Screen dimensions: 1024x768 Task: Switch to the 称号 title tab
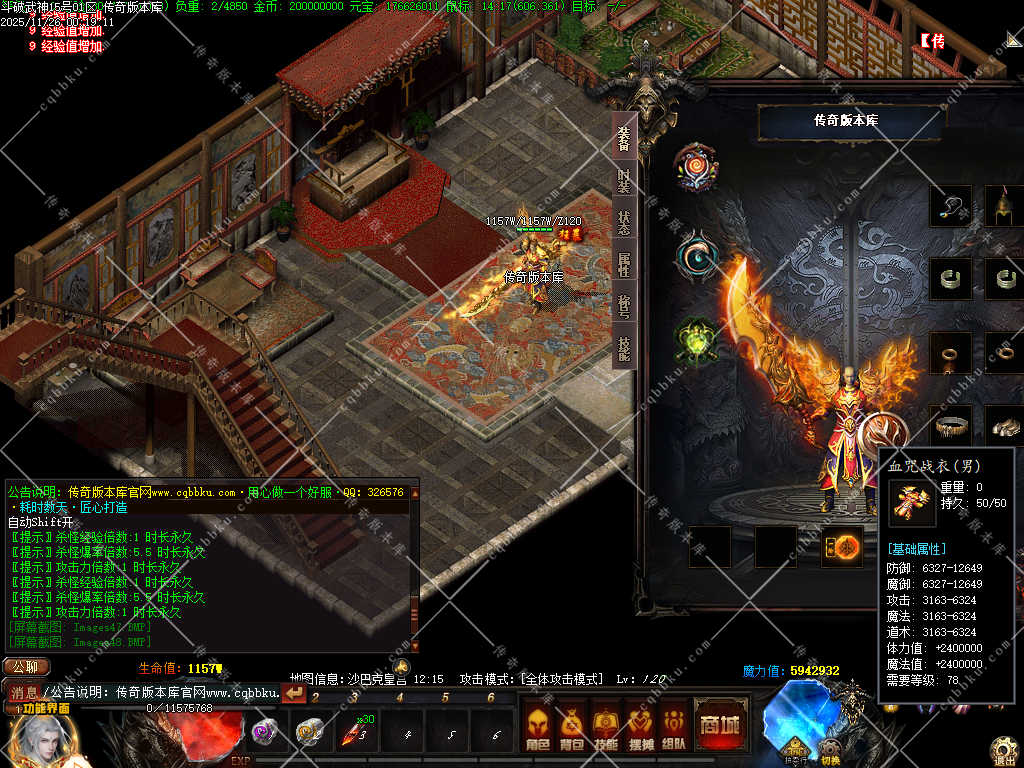click(624, 306)
